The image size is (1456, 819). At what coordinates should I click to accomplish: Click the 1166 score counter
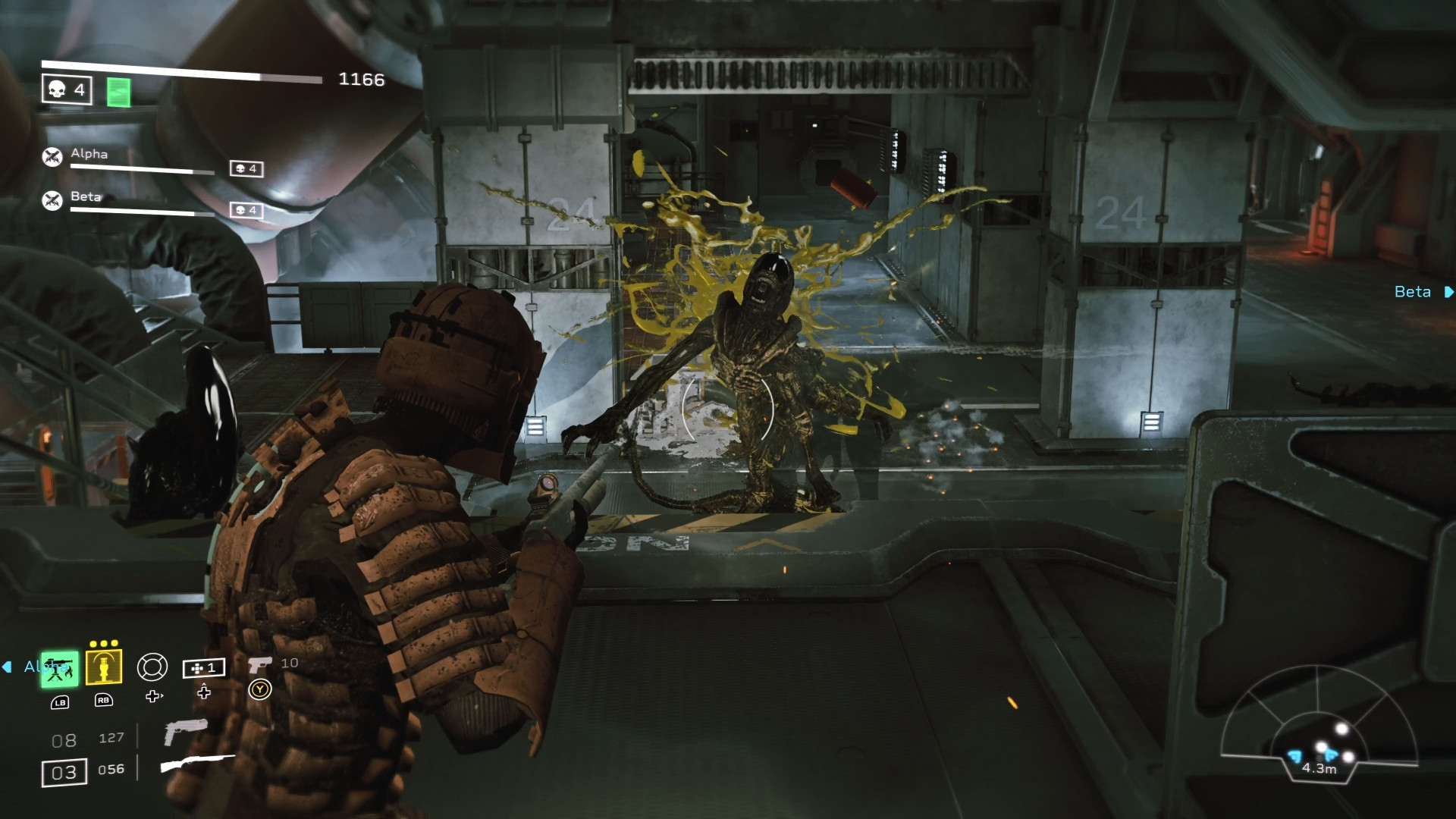coord(362,79)
